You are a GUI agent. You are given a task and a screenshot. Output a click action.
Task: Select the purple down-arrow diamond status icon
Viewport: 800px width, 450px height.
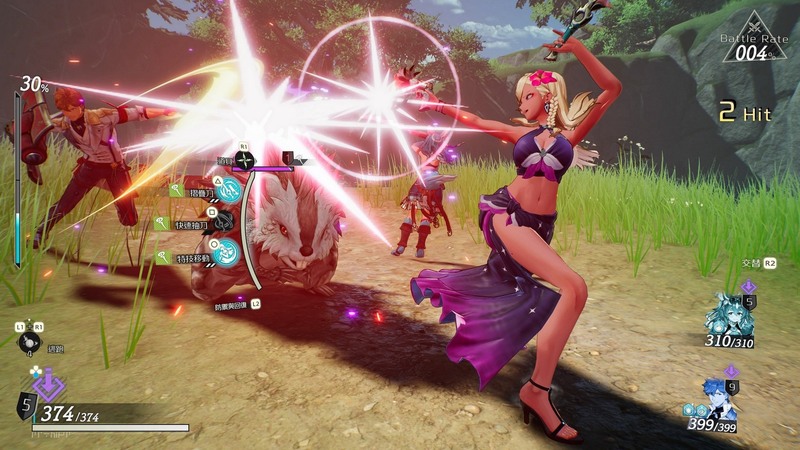[43, 382]
